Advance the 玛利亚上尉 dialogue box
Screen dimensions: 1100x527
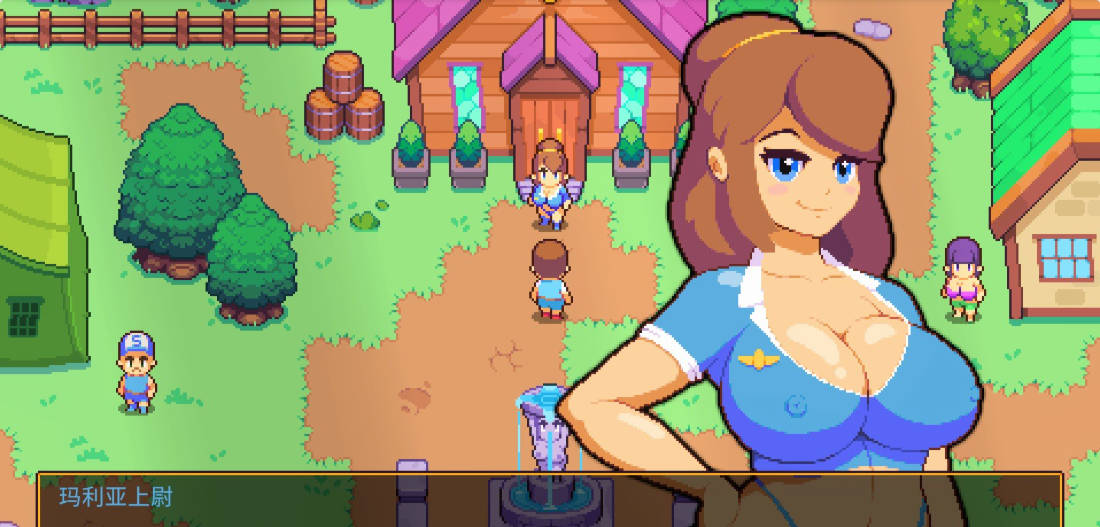click(x=549, y=500)
